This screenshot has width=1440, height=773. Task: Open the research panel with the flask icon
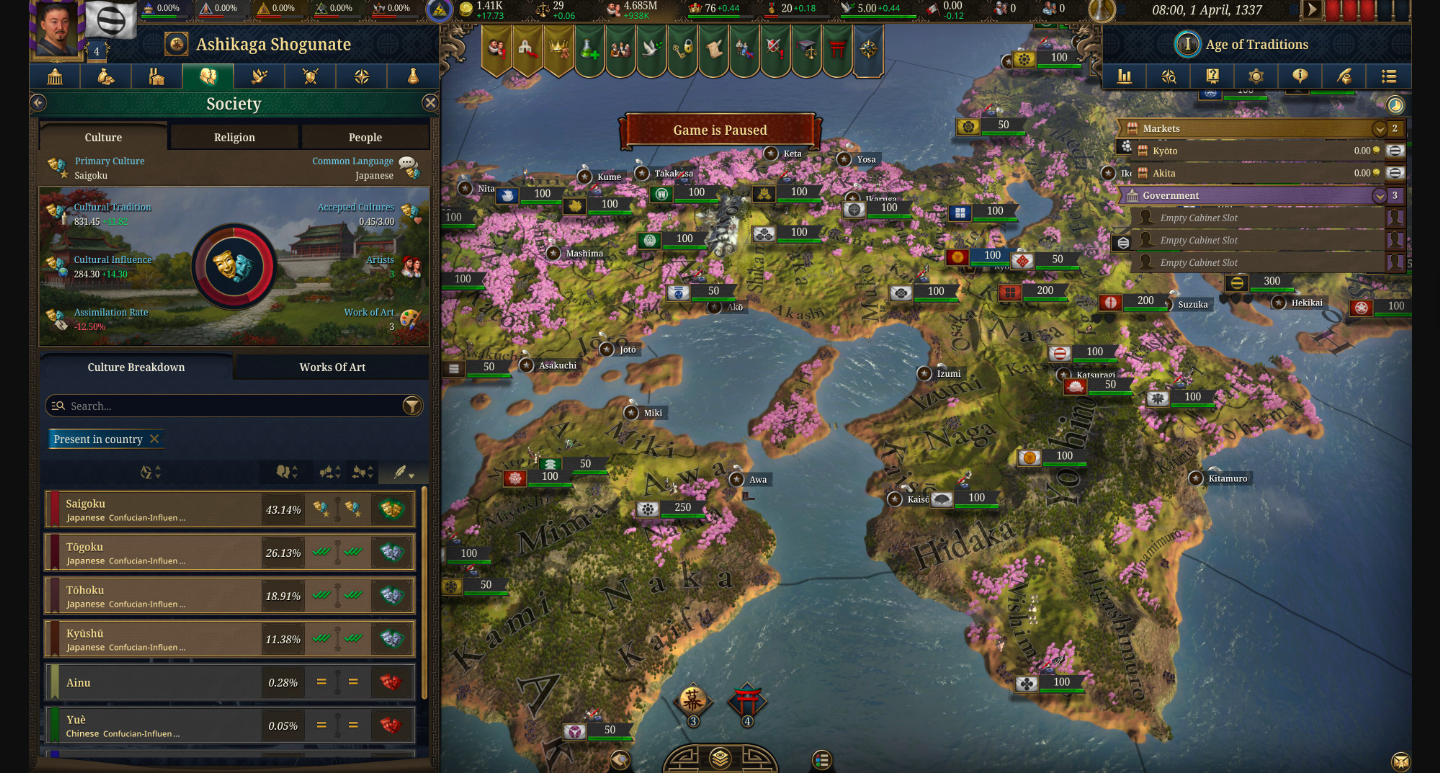tap(412, 76)
